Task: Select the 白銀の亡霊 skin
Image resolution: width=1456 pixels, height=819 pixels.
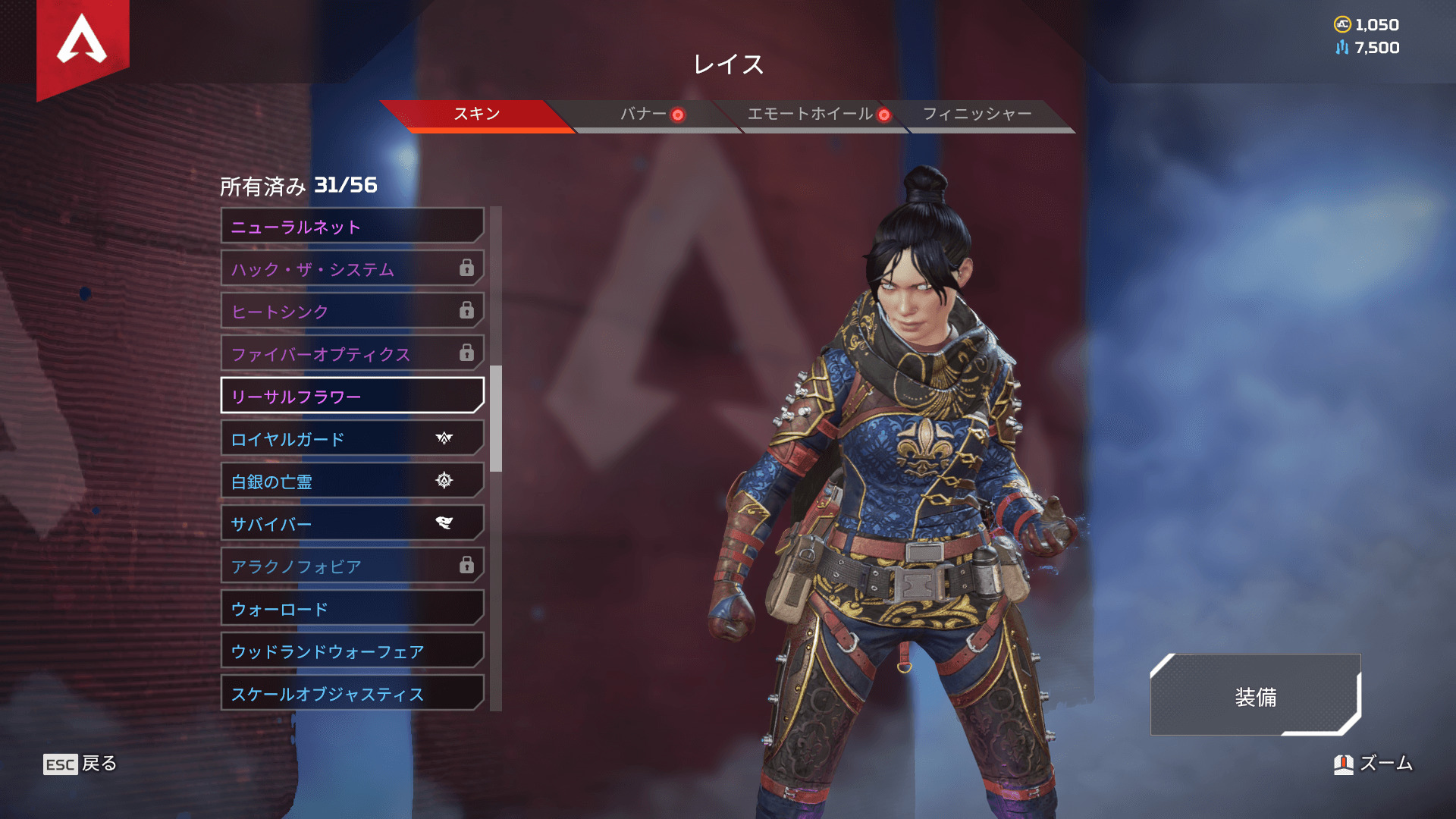Action: [352, 481]
